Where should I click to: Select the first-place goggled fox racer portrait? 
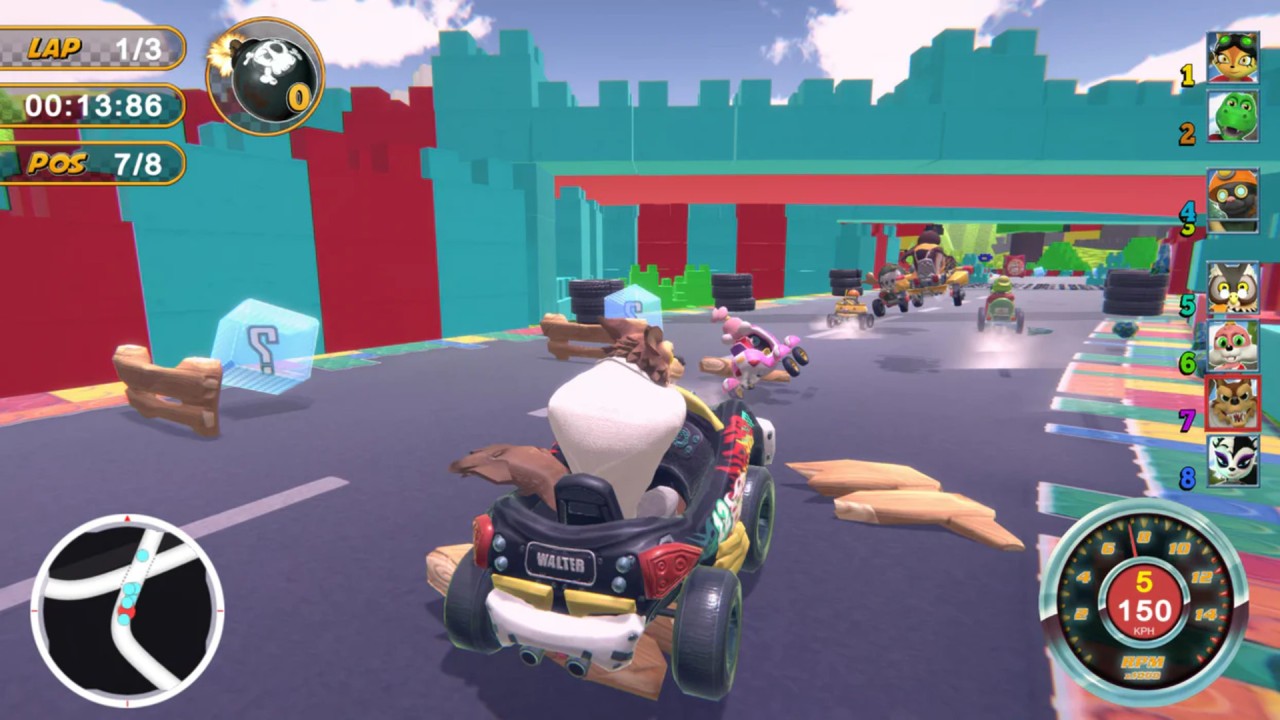(x=1231, y=58)
